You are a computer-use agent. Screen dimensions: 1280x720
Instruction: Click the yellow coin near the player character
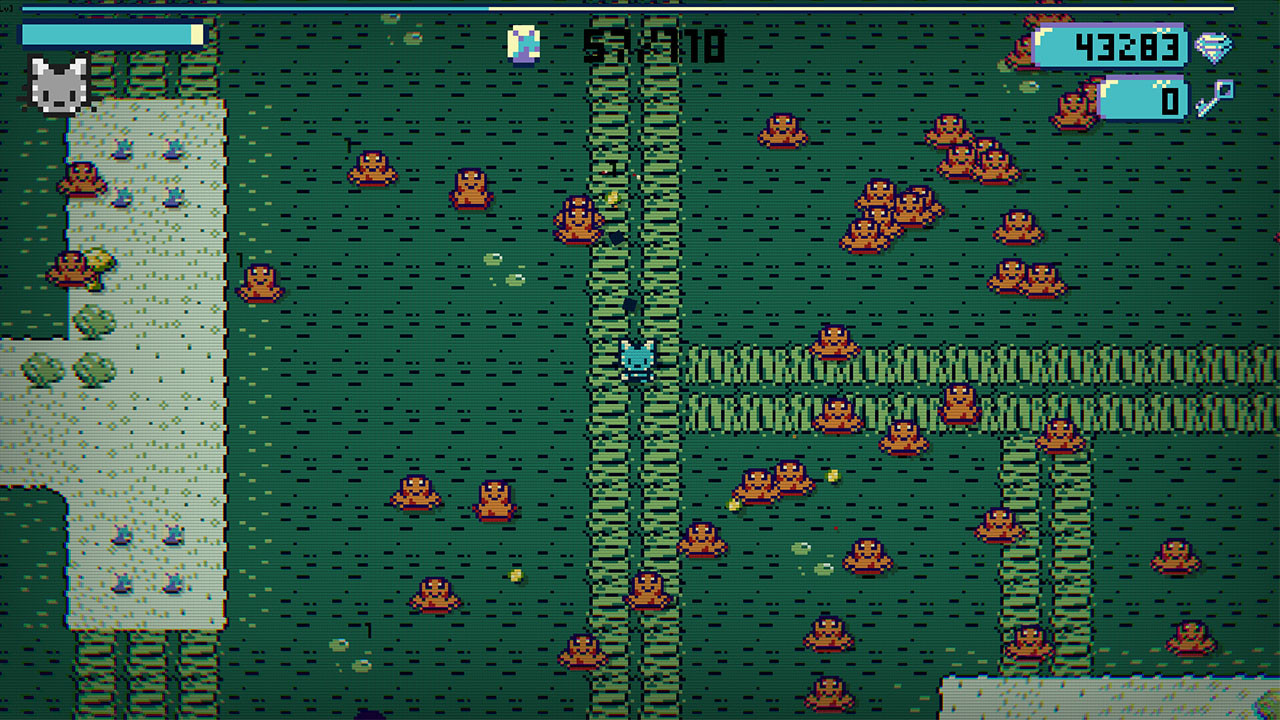click(612, 198)
